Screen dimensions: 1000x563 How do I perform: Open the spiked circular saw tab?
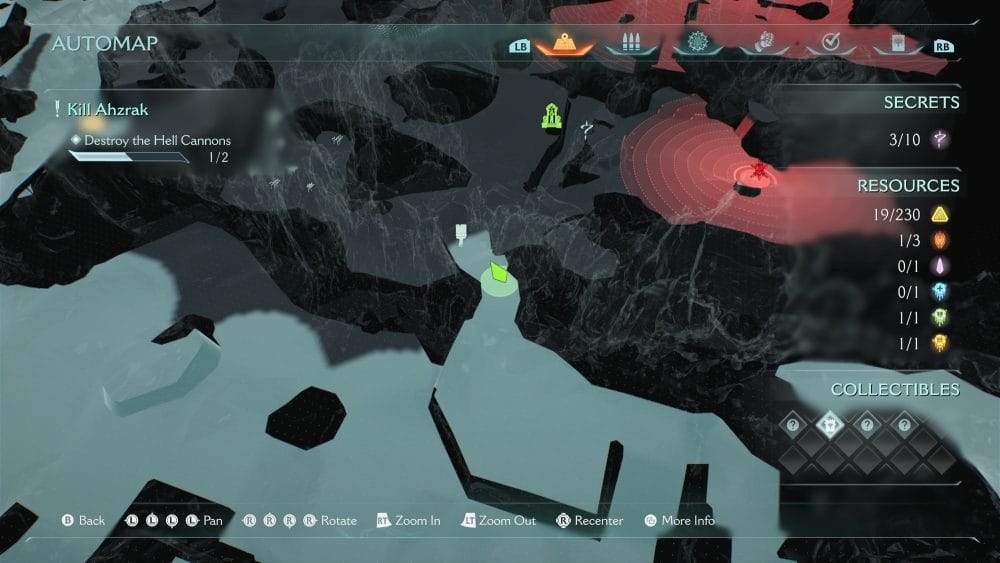[696, 44]
